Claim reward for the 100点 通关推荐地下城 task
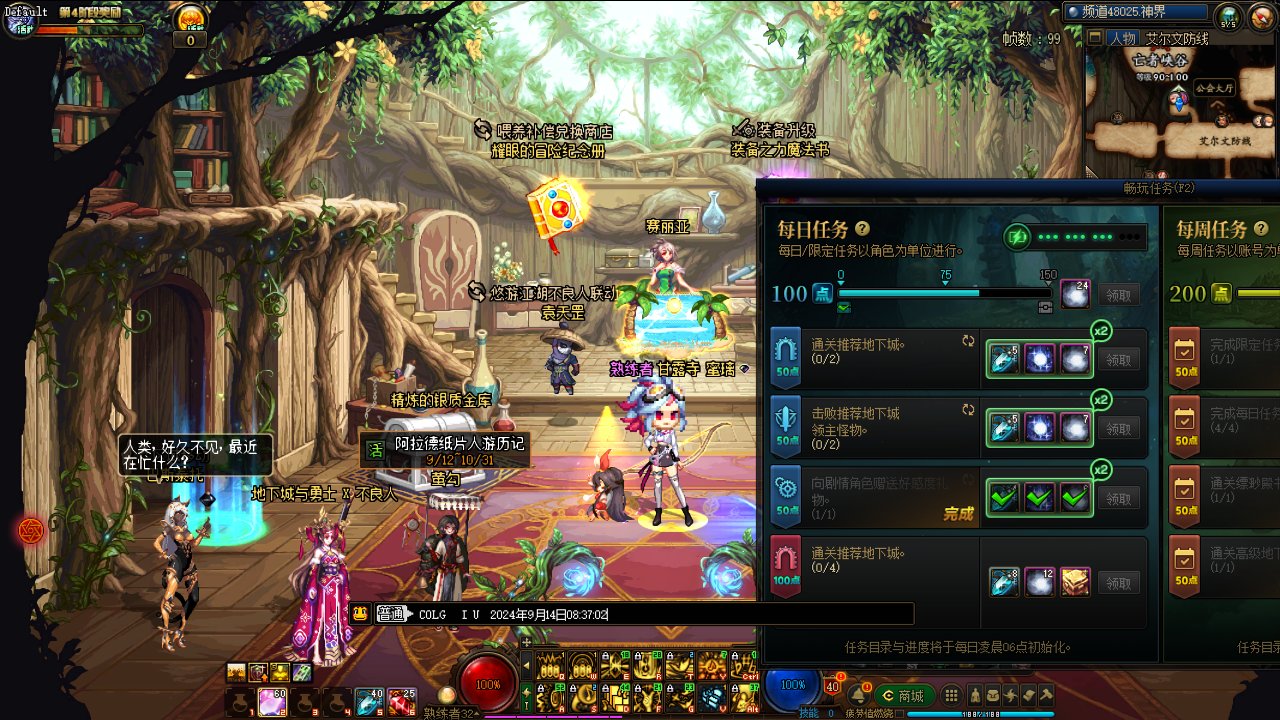1280x720 pixels. (x=1119, y=583)
